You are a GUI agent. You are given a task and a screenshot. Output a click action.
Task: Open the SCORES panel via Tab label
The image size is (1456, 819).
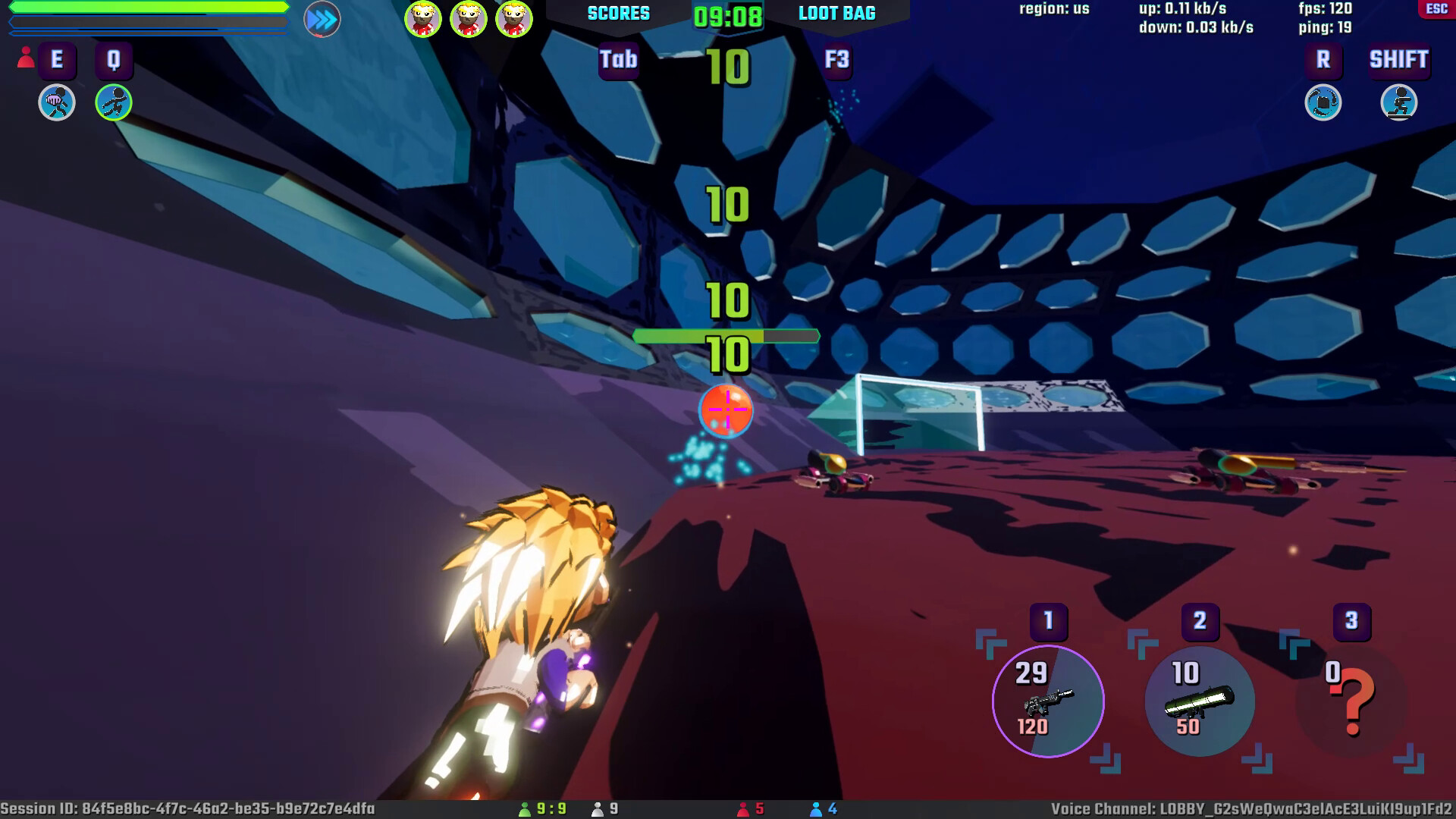(x=618, y=61)
